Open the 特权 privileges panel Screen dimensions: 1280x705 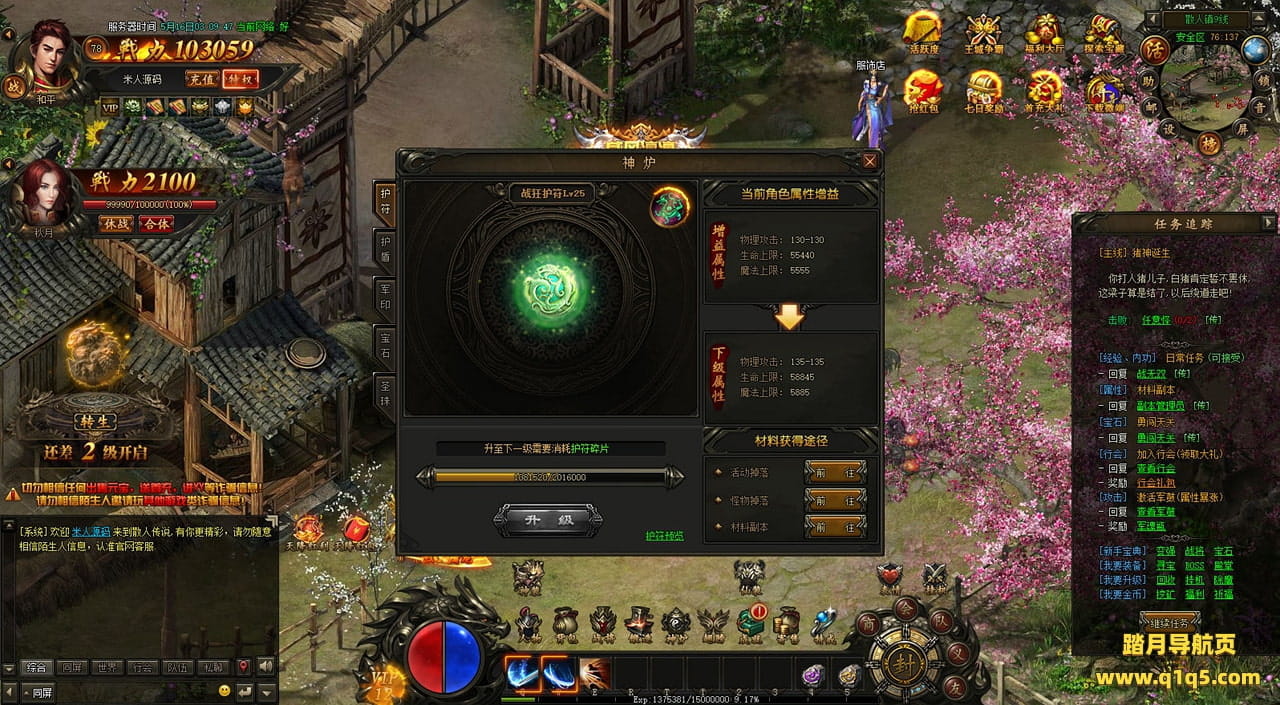click(x=240, y=79)
